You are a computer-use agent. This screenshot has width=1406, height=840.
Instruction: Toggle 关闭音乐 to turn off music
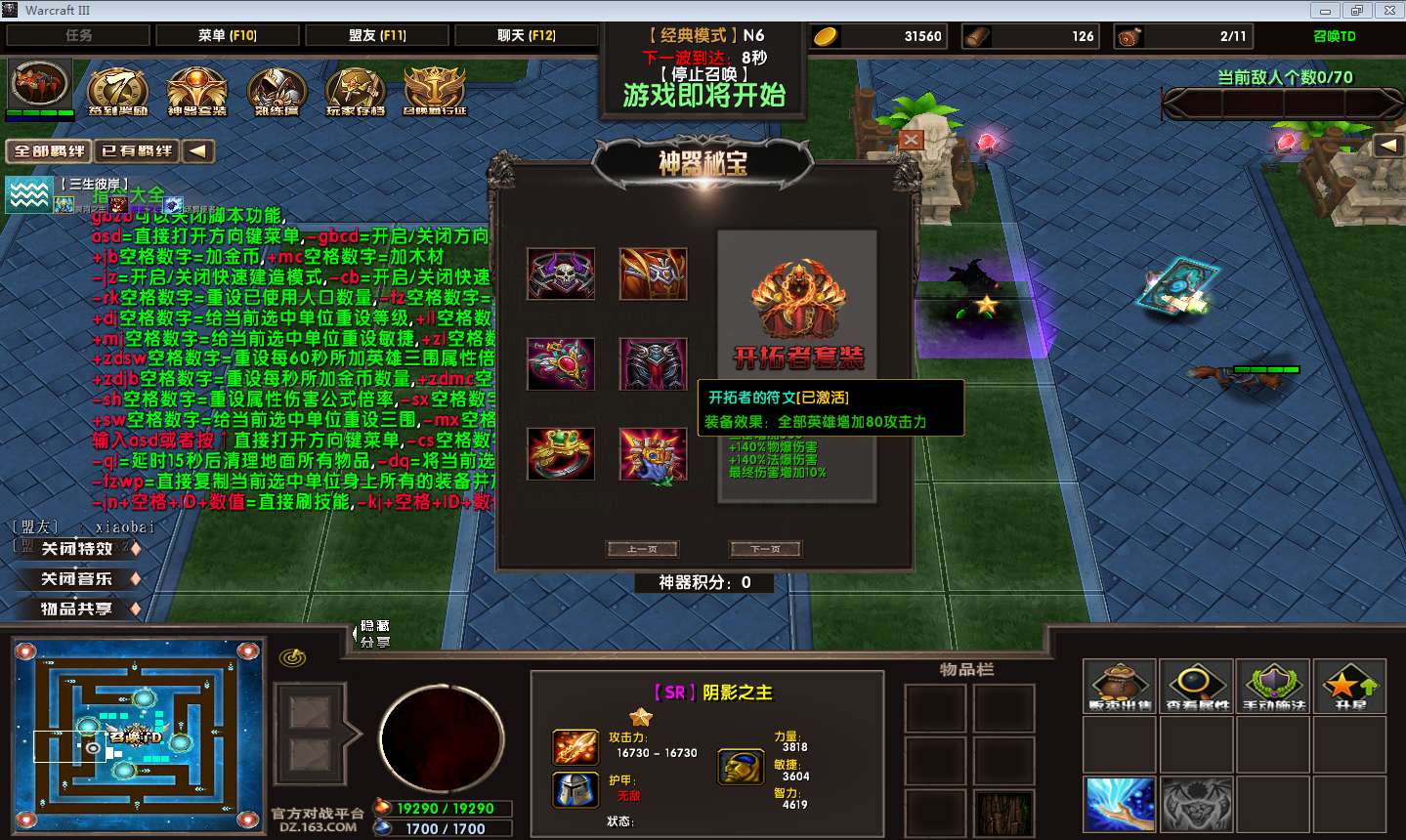tap(78, 579)
